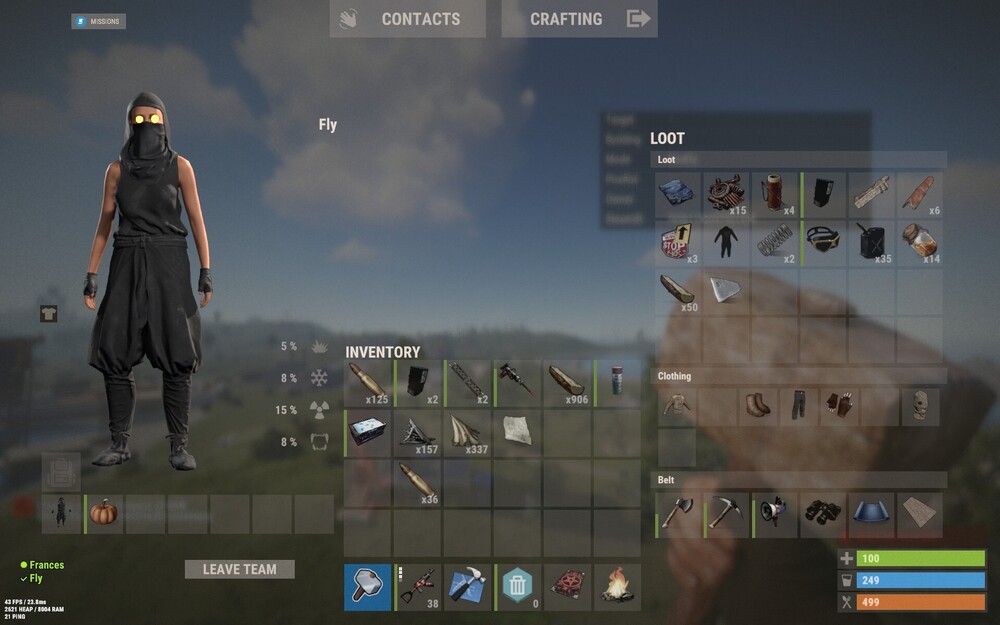The width and height of the screenshot is (1000, 625).
Task: Select the campfire in the hotbar
Action: click(x=617, y=587)
